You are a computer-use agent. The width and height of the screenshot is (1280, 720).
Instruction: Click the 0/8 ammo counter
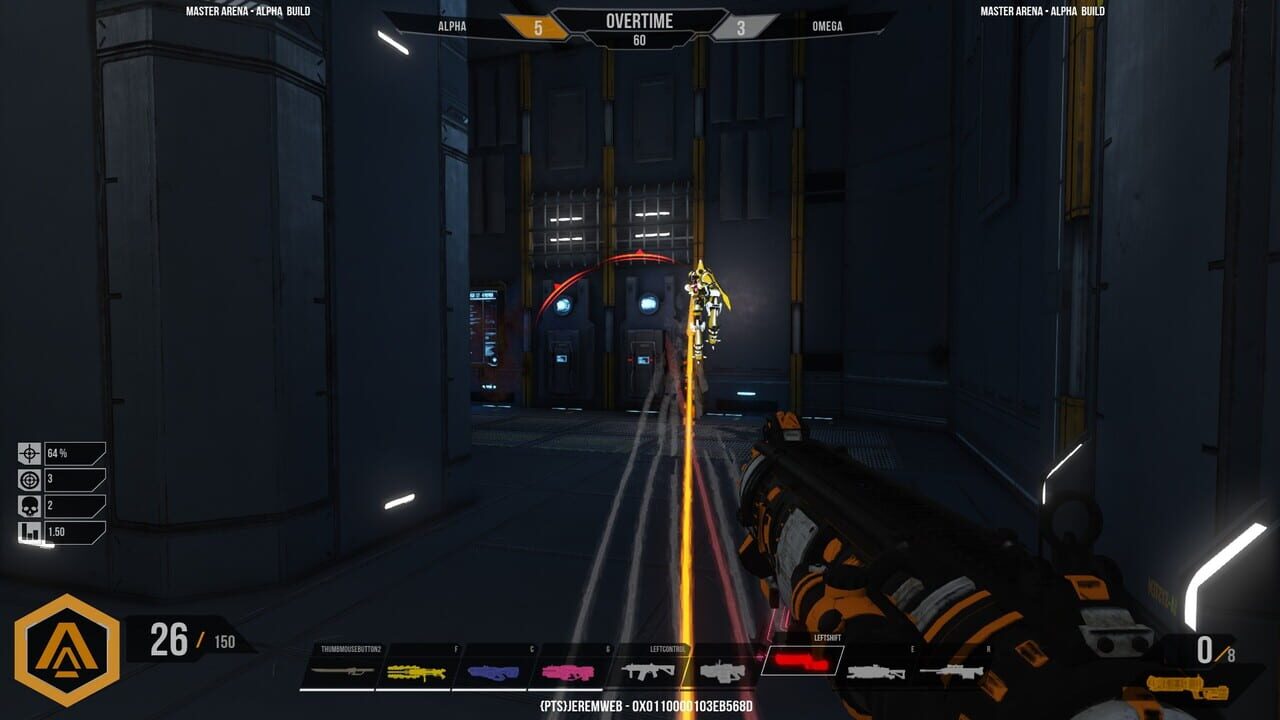(1213, 649)
